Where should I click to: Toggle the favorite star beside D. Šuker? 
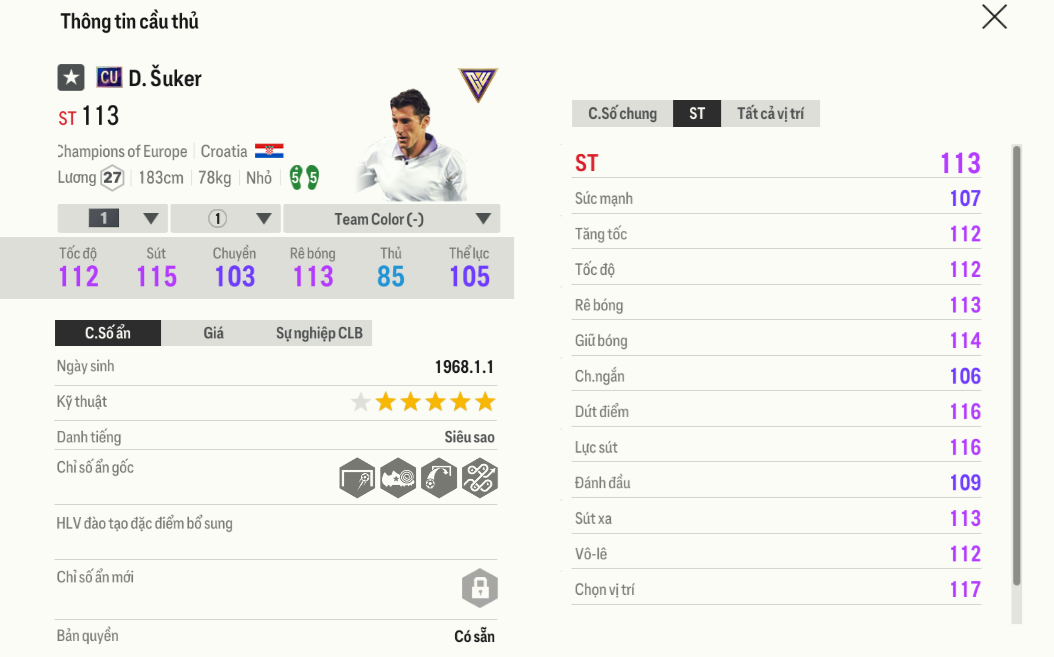point(71,77)
